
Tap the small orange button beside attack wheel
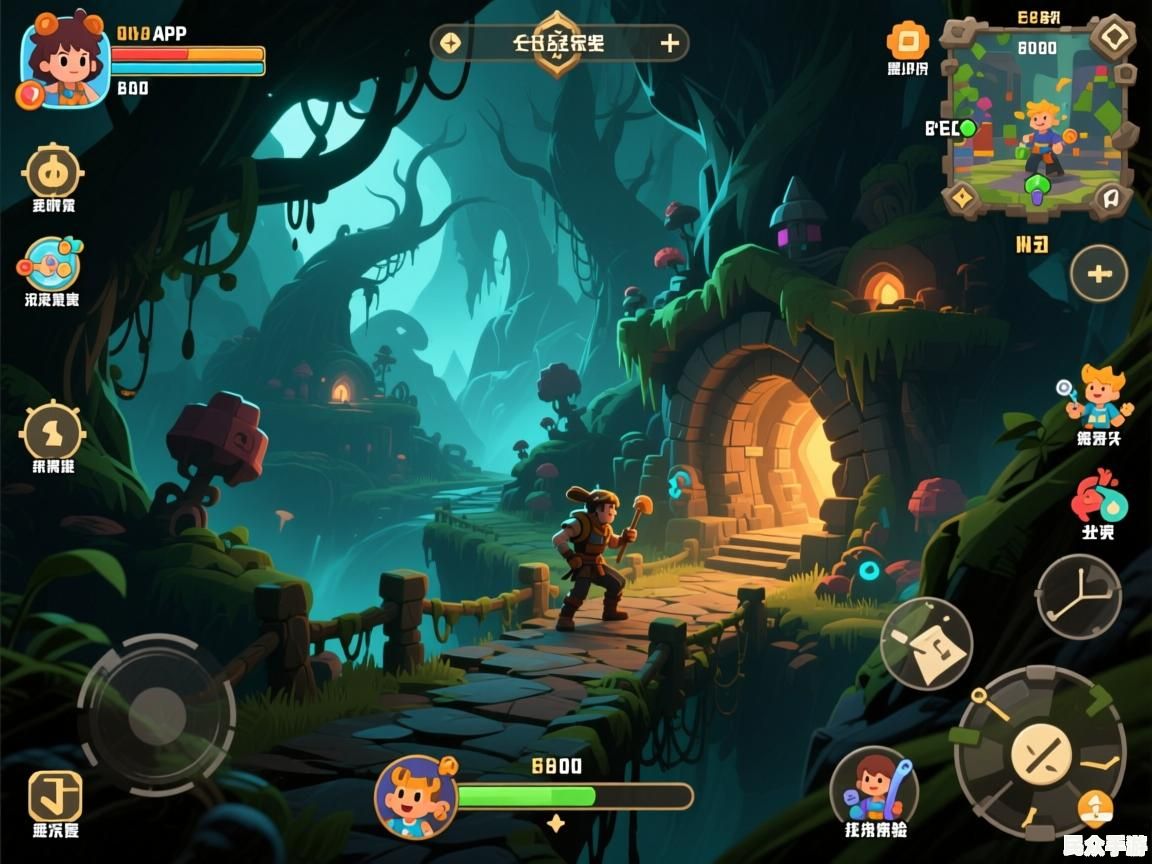[x=1096, y=807]
